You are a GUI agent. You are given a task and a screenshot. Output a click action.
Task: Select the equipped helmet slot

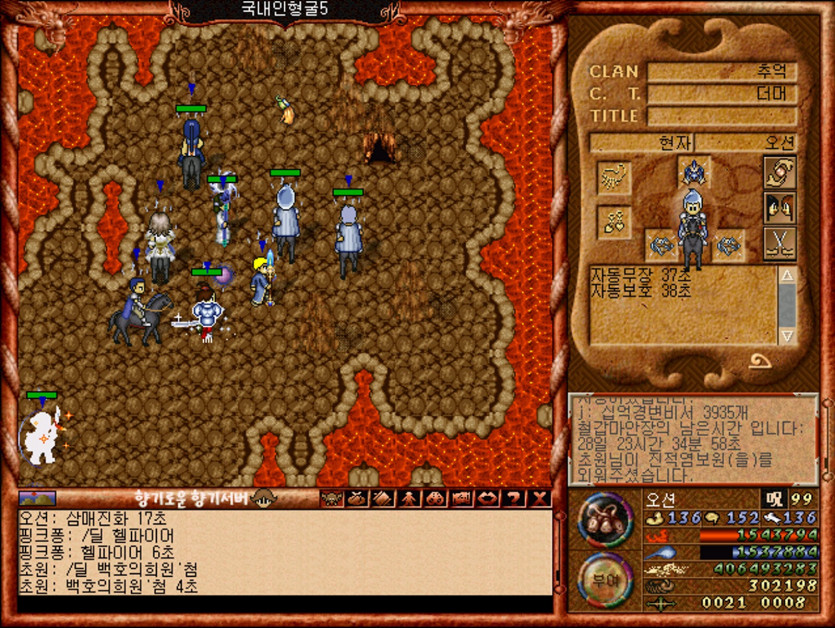[693, 171]
